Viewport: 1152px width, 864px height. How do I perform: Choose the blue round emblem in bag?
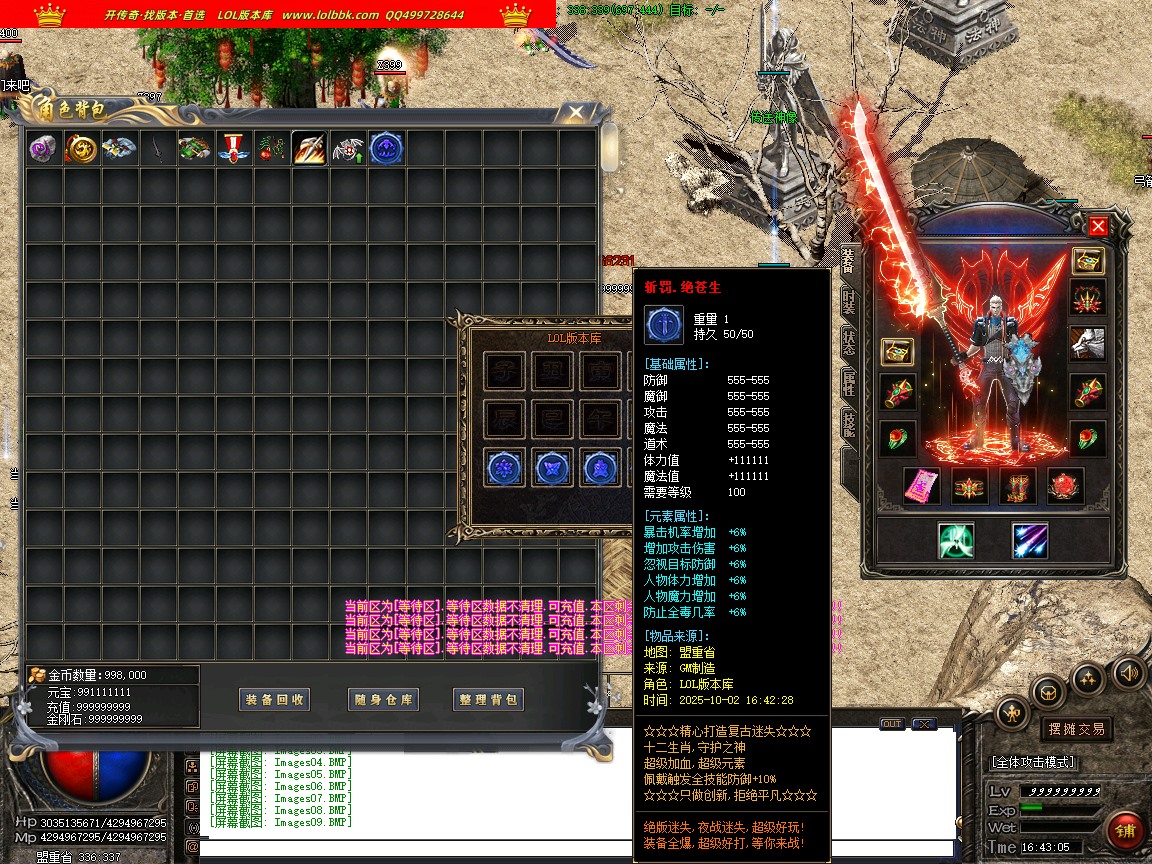[386, 149]
